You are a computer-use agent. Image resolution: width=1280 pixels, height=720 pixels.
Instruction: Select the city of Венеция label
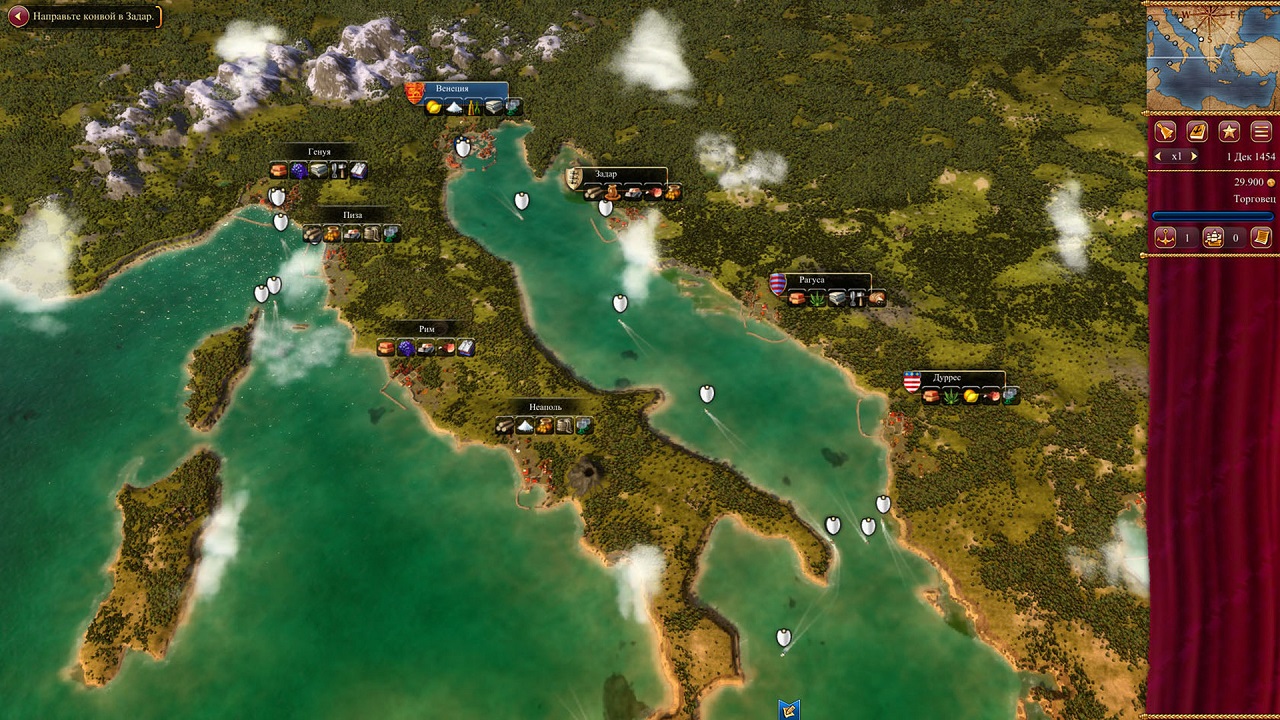[452, 89]
